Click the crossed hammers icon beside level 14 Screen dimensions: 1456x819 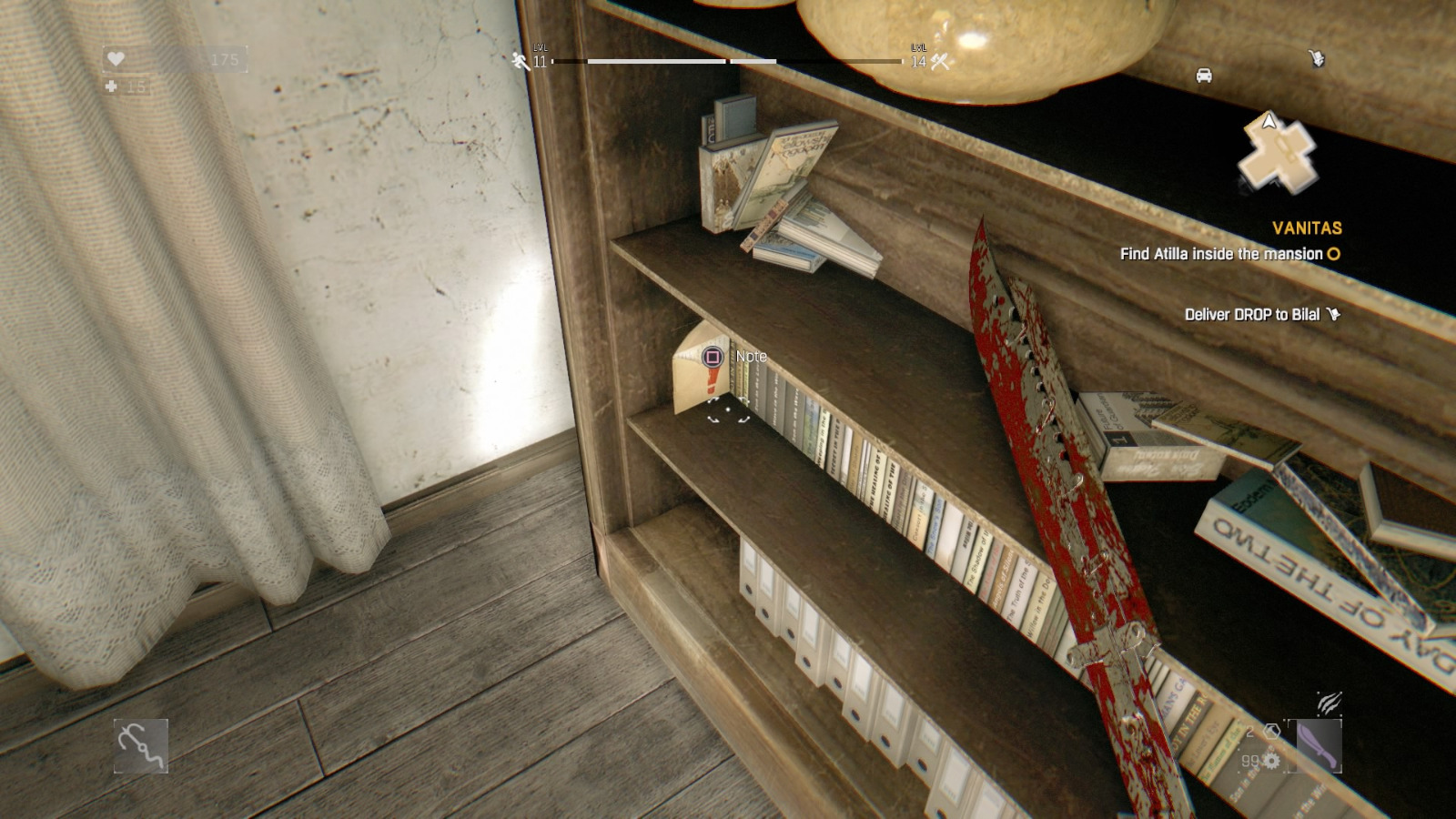[x=937, y=65]
